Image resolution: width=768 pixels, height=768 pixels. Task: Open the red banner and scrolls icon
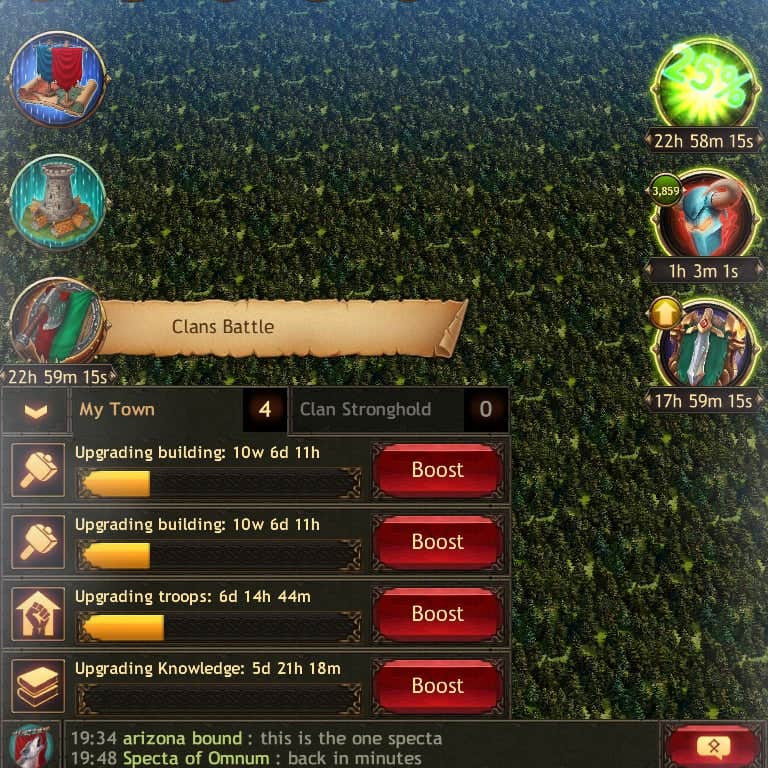pyautogui.click(x=57, y=79)
